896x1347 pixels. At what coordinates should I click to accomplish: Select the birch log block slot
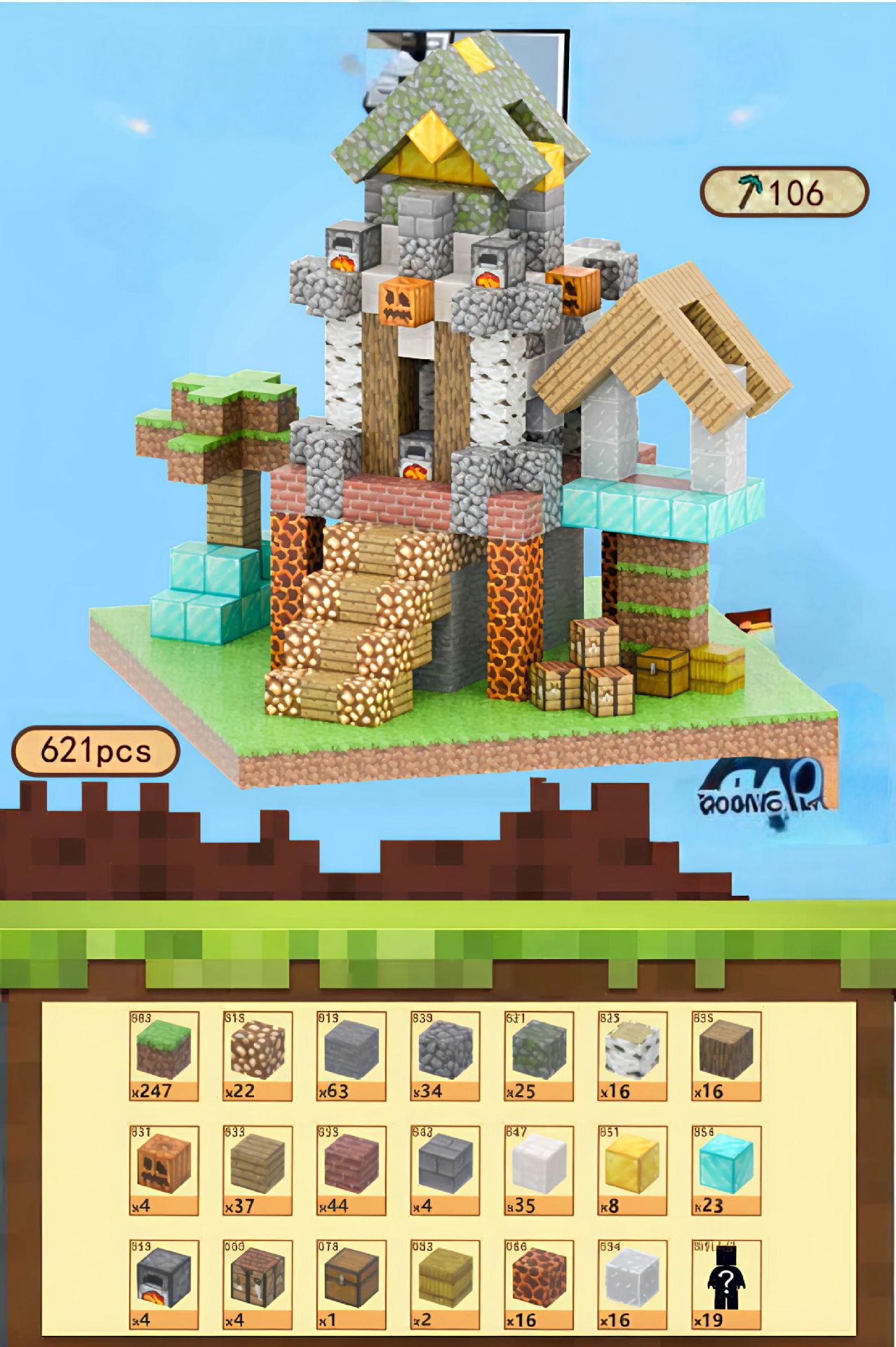coord(632,1054)
